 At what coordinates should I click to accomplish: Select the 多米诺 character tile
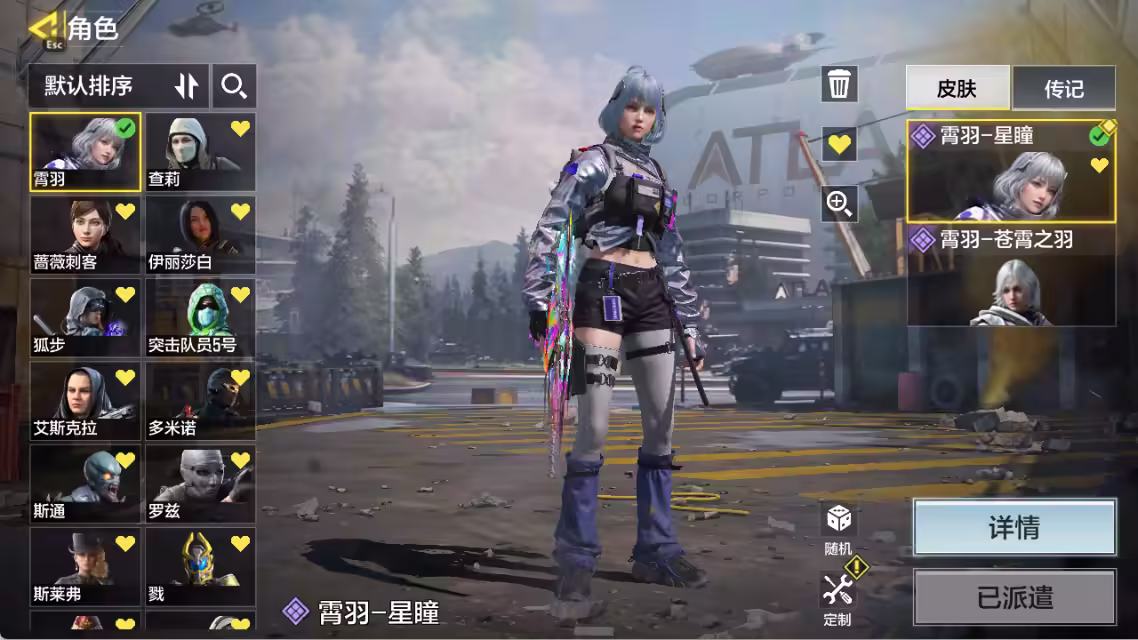point(200,401)
